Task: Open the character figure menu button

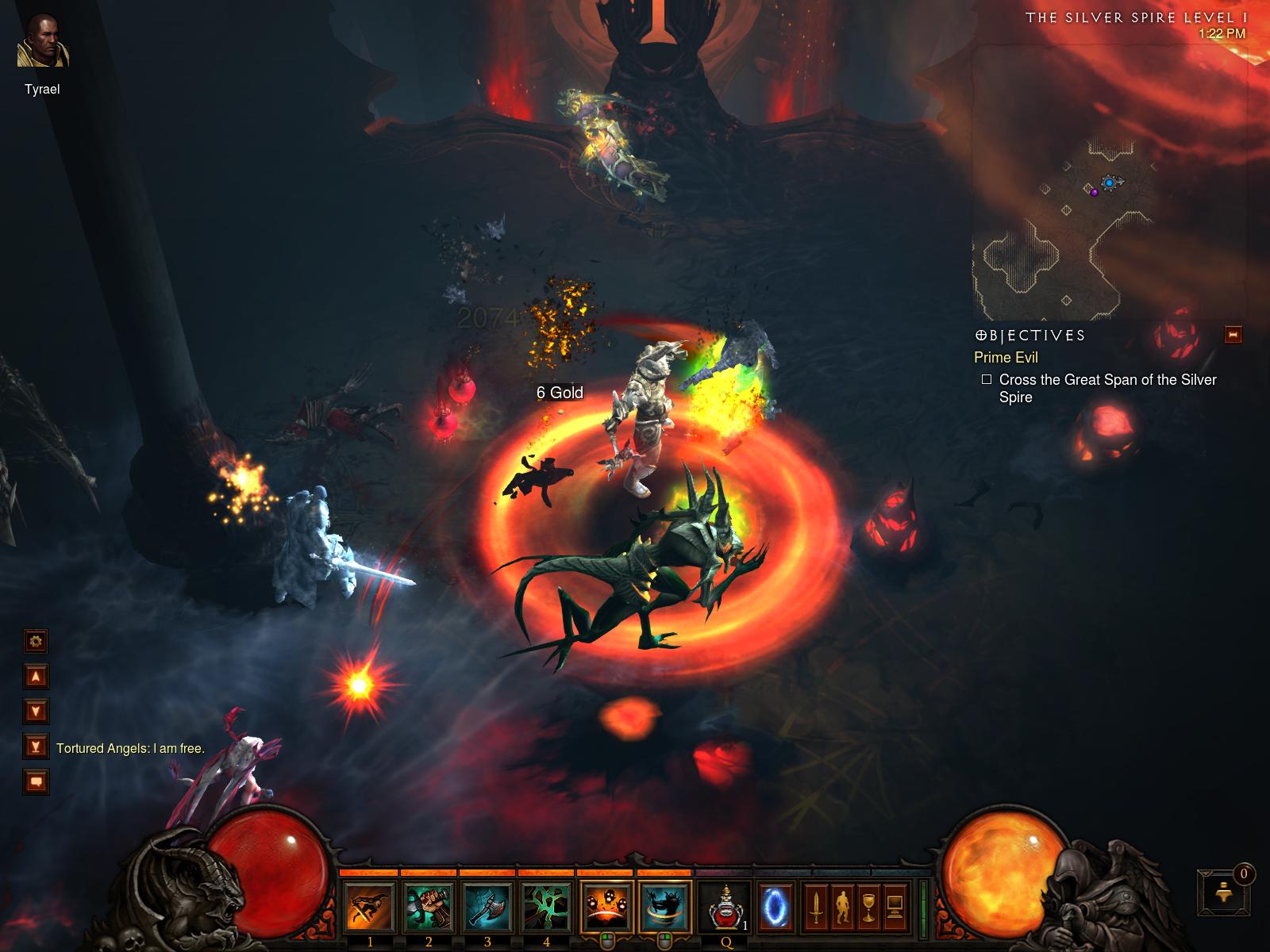Action: 842,905
